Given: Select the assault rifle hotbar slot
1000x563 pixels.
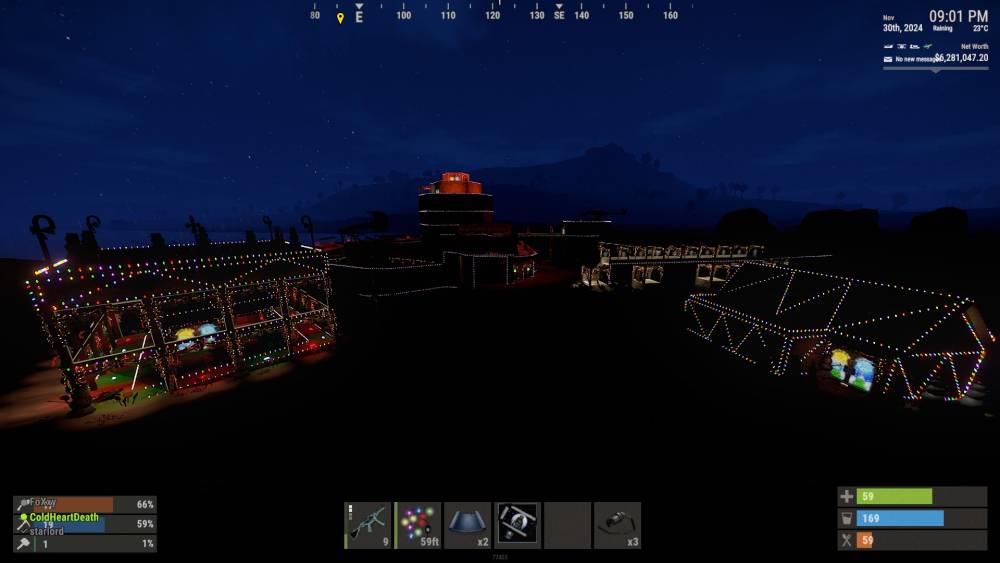Looking at the screenshot, I should pyautogui.click(x=368, y=525).
